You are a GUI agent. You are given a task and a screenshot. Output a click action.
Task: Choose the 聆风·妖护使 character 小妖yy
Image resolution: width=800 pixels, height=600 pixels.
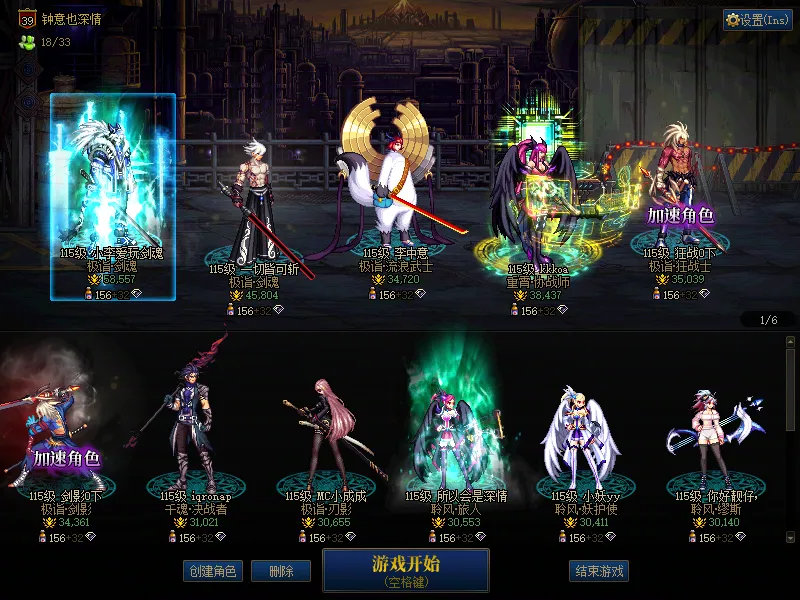[x=580, y=430]
